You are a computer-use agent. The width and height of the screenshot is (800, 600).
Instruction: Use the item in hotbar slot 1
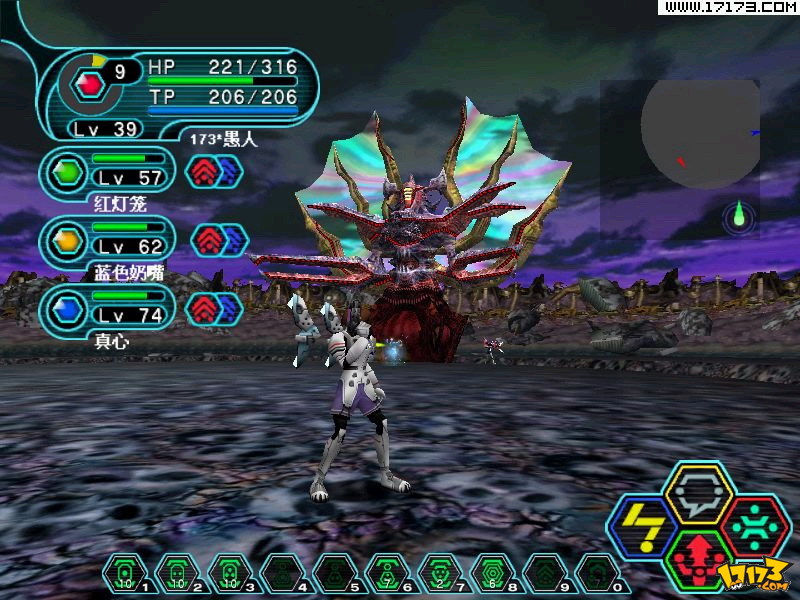click(123, 575)
